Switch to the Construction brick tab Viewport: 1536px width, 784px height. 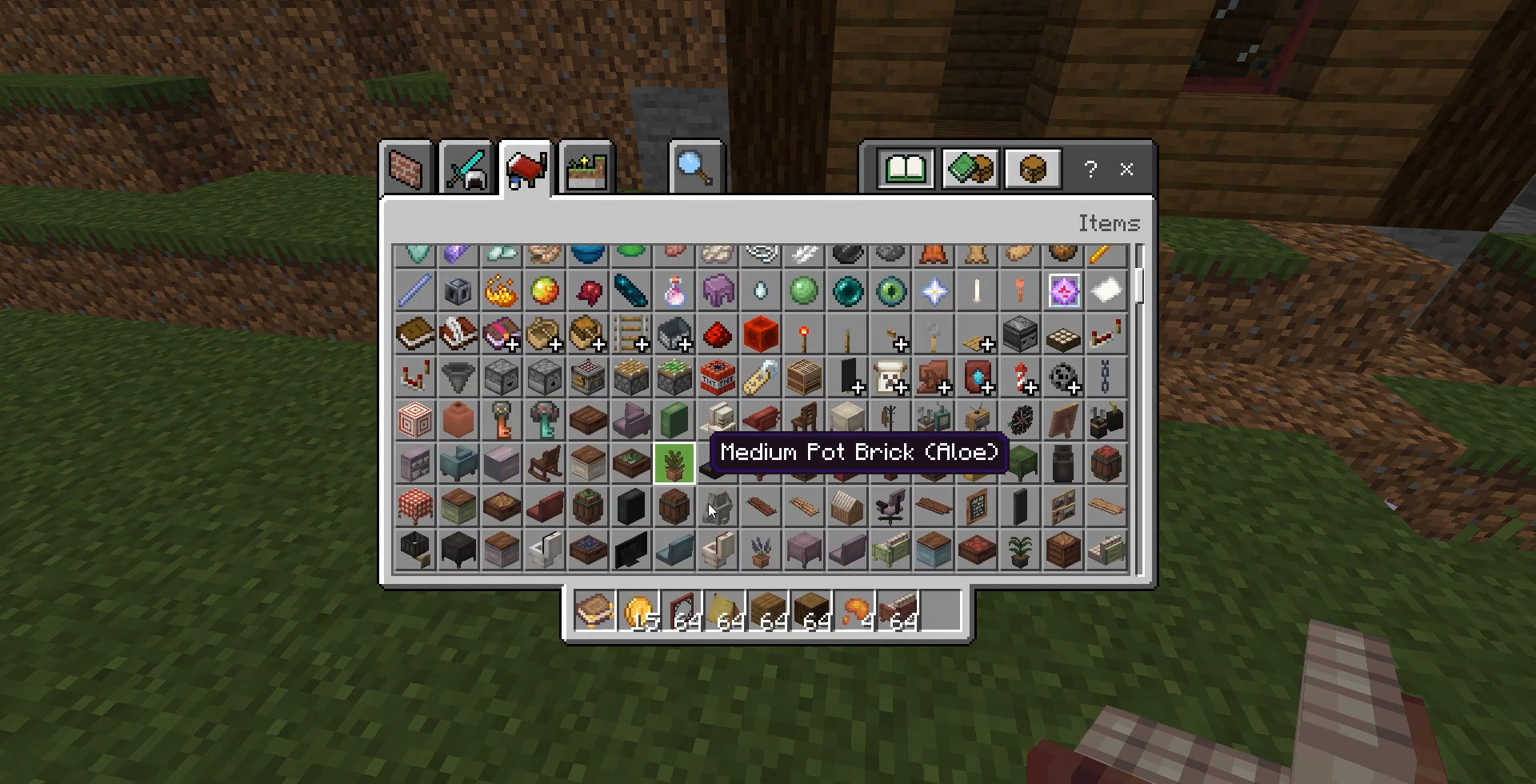[x=406, y=168]
